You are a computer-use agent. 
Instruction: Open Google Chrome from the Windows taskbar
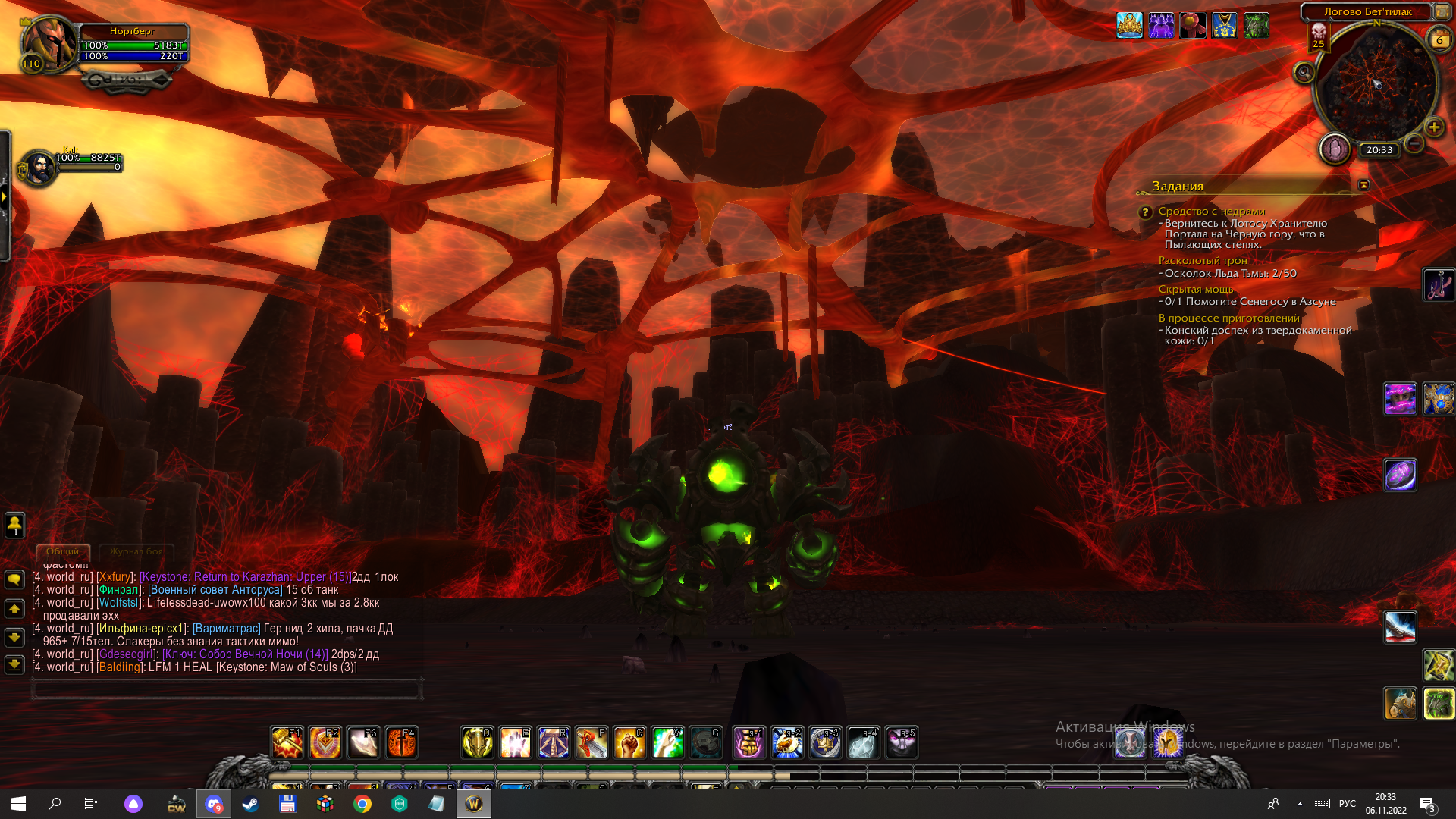tap(362, 804)
